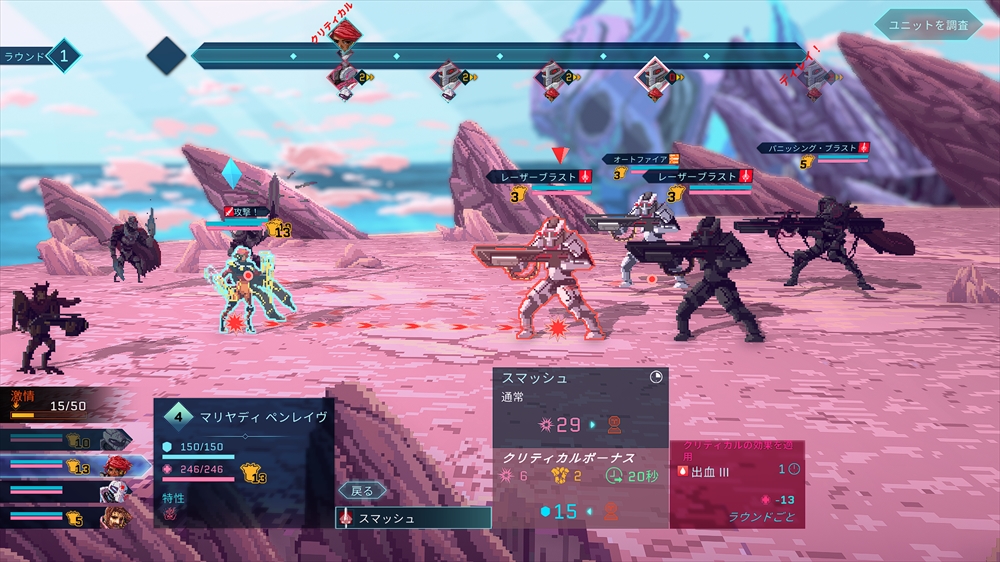Select the white-armored party member portrait row

[x=70, y=492]
